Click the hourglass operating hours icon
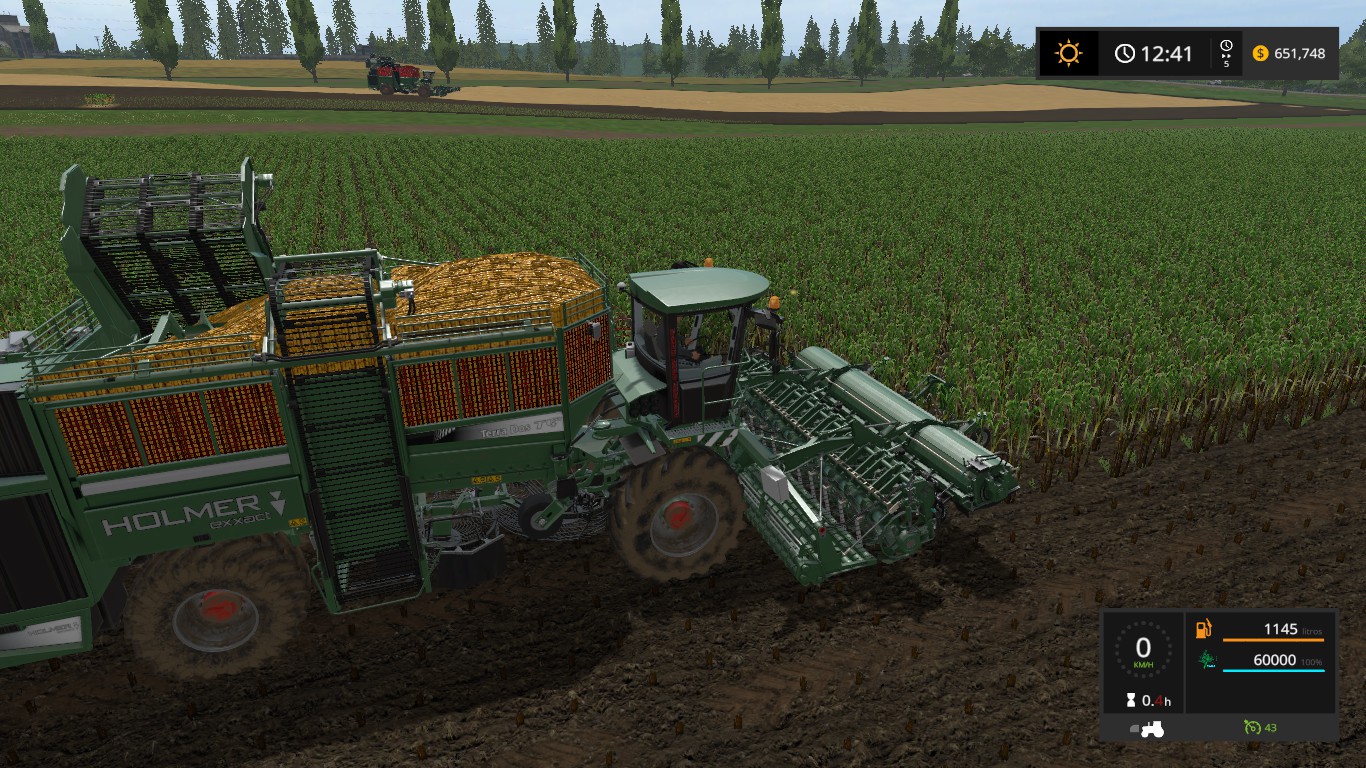The width and height of the screenshot is (1366, 768). (1131, 699)
